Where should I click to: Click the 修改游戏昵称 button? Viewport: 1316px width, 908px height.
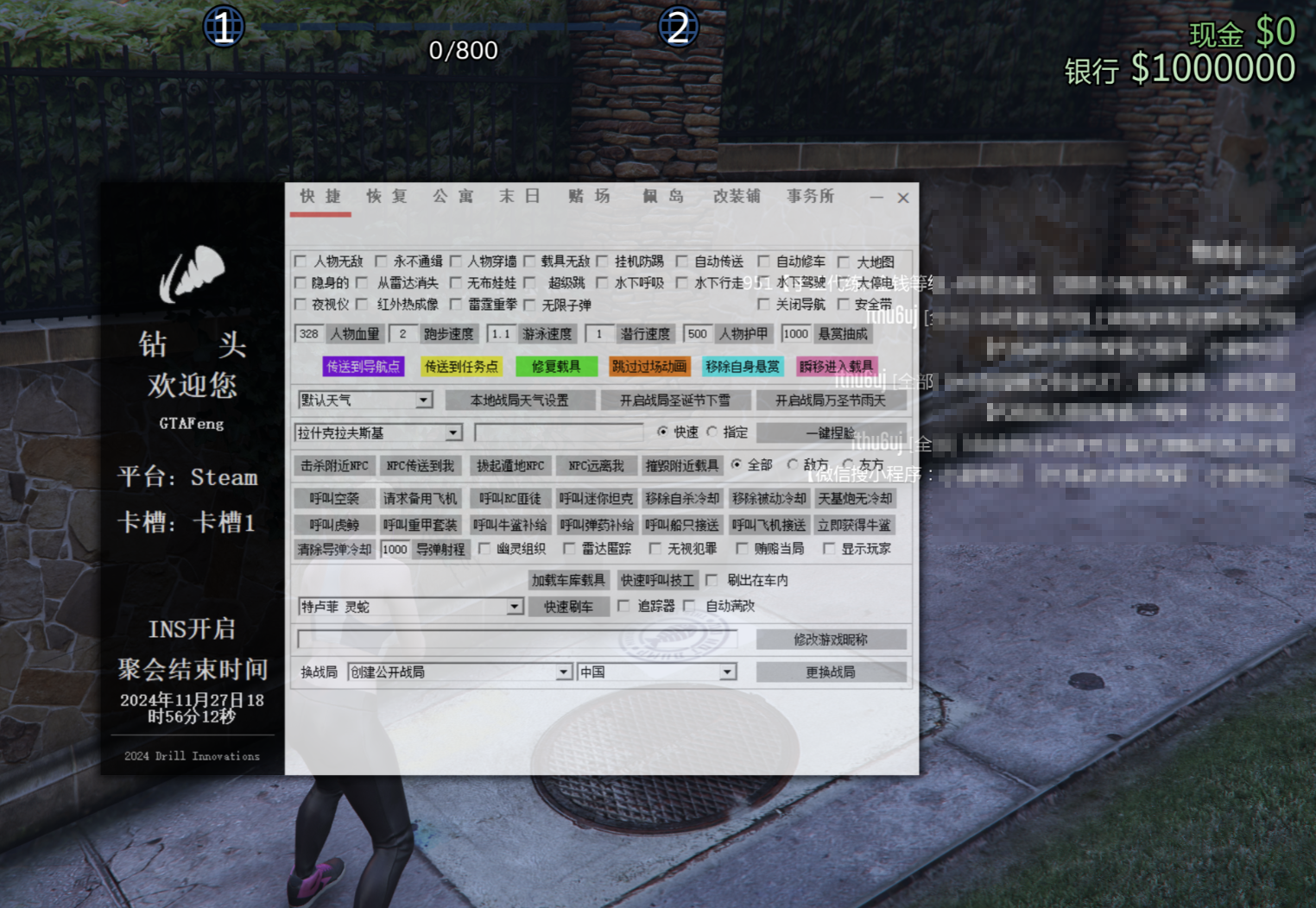point(831,640)
